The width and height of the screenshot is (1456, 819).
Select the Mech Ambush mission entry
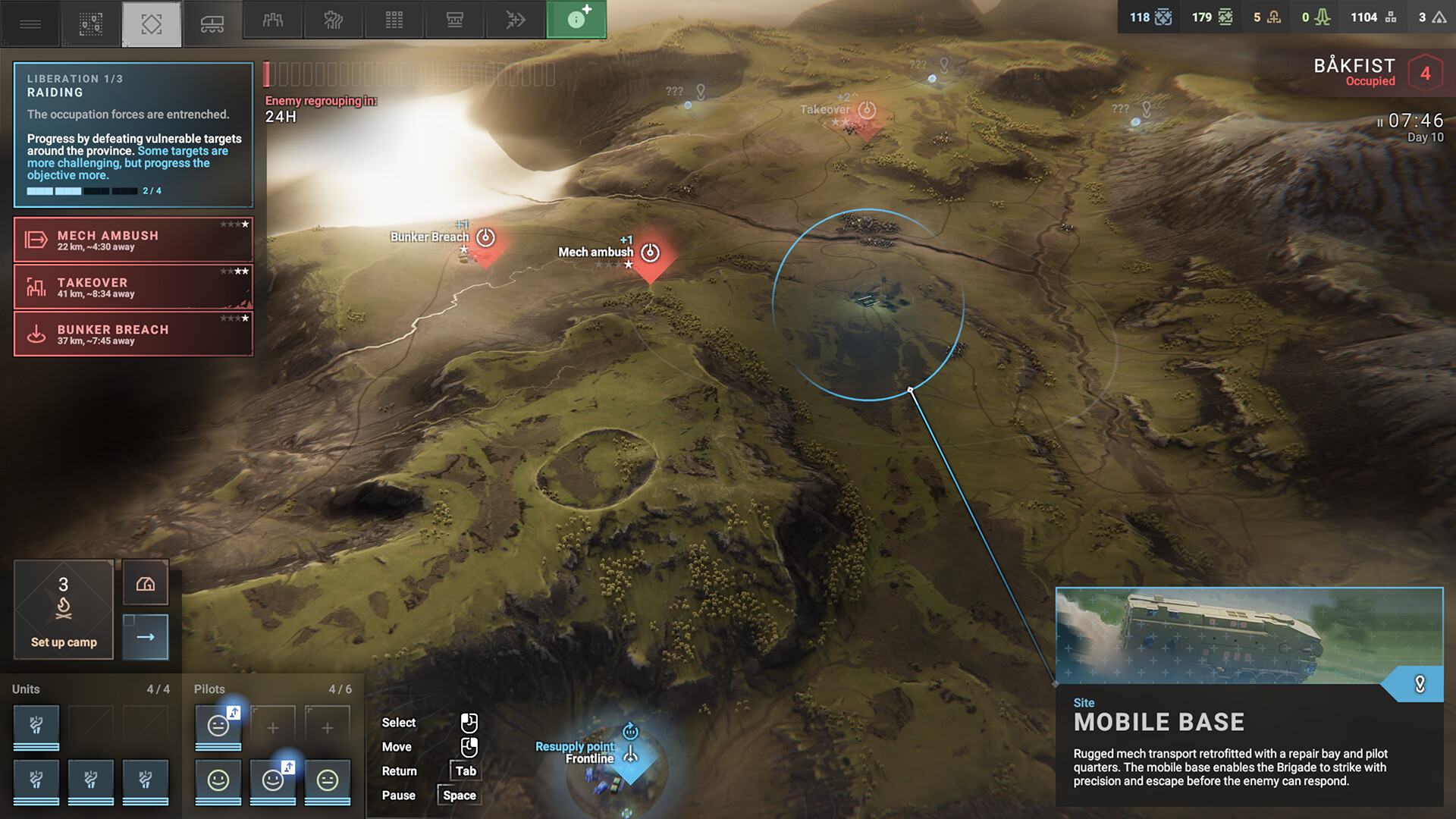pos(133,240)
